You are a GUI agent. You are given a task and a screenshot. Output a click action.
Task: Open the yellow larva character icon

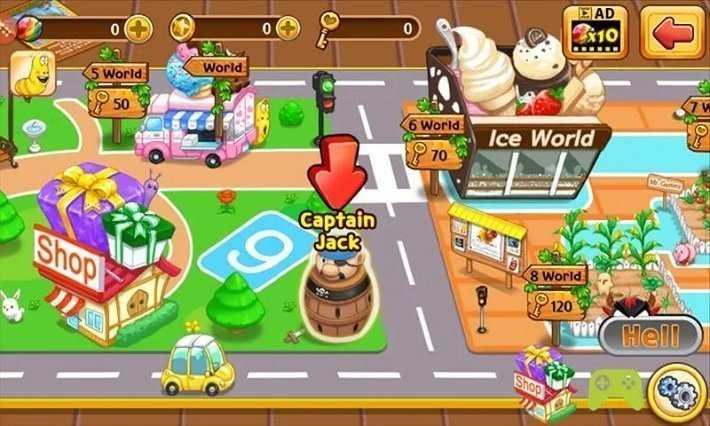(x=33, y=76)
